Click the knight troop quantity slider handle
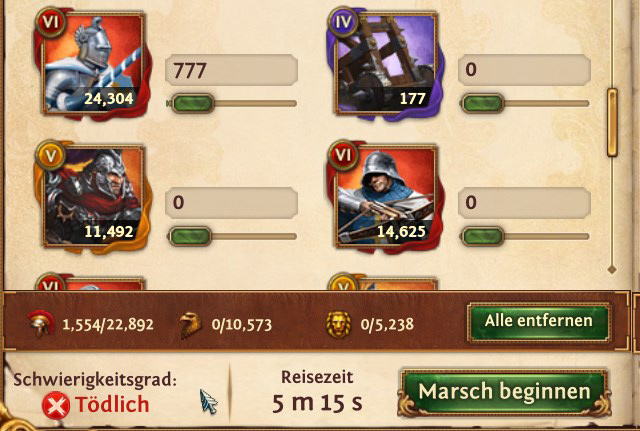Image resolution: width=640 pixels, height=431 pixels. click(x=191, y=102)
